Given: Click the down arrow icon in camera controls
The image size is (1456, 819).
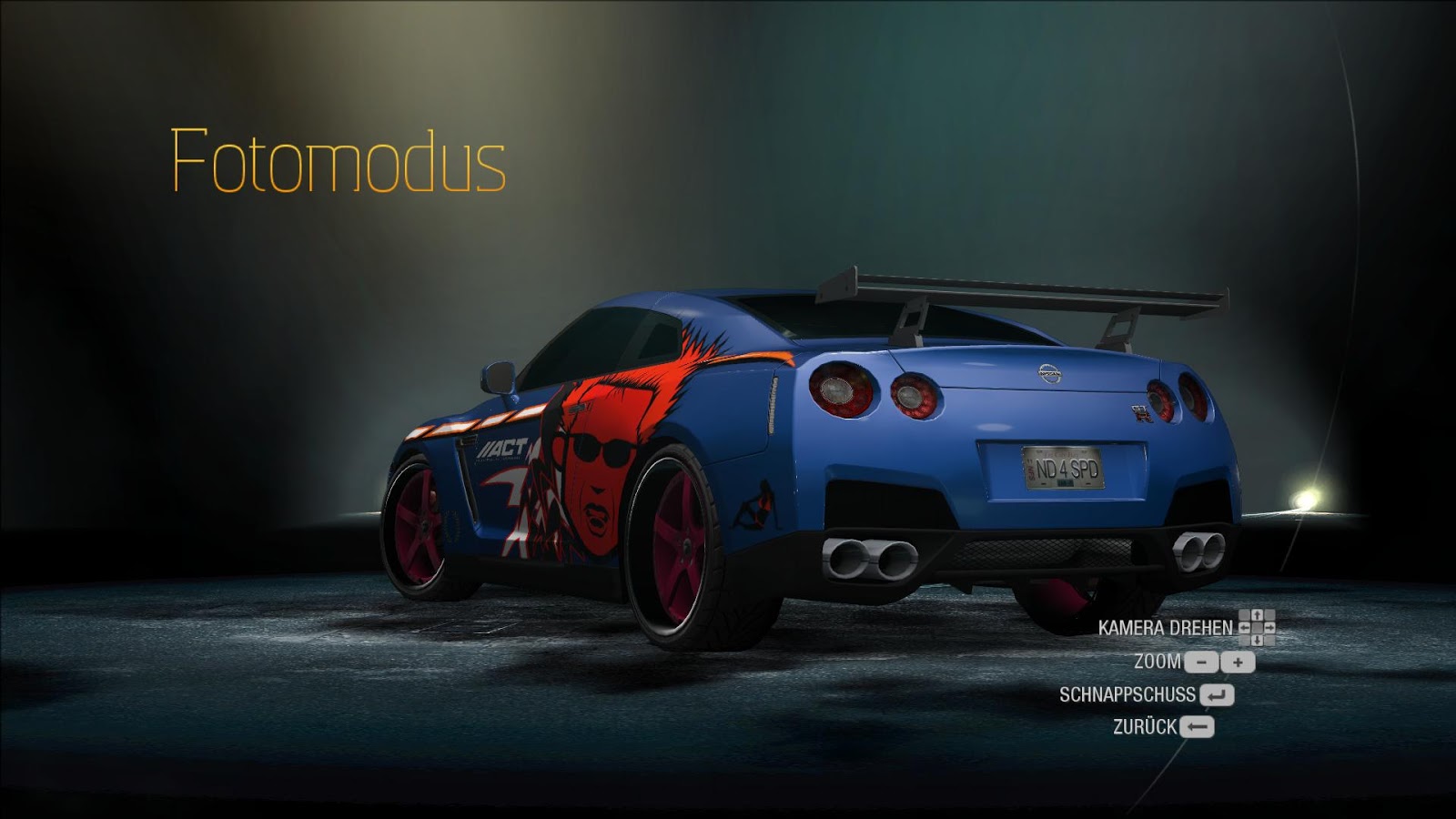Looking at the screenshot, I should (1256, 640).
